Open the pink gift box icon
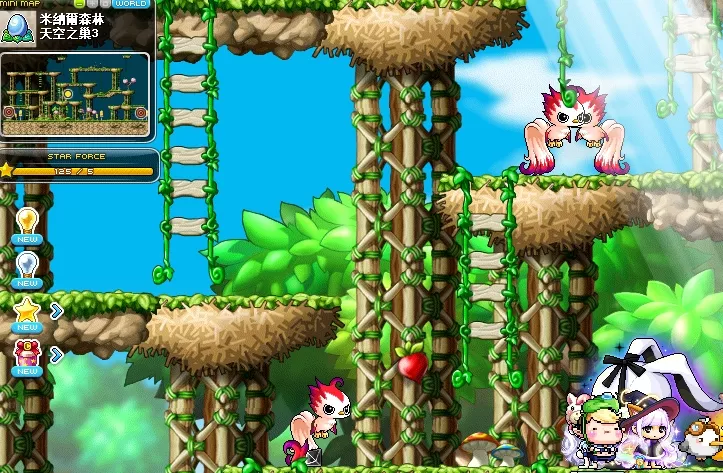 pos(26,353)
